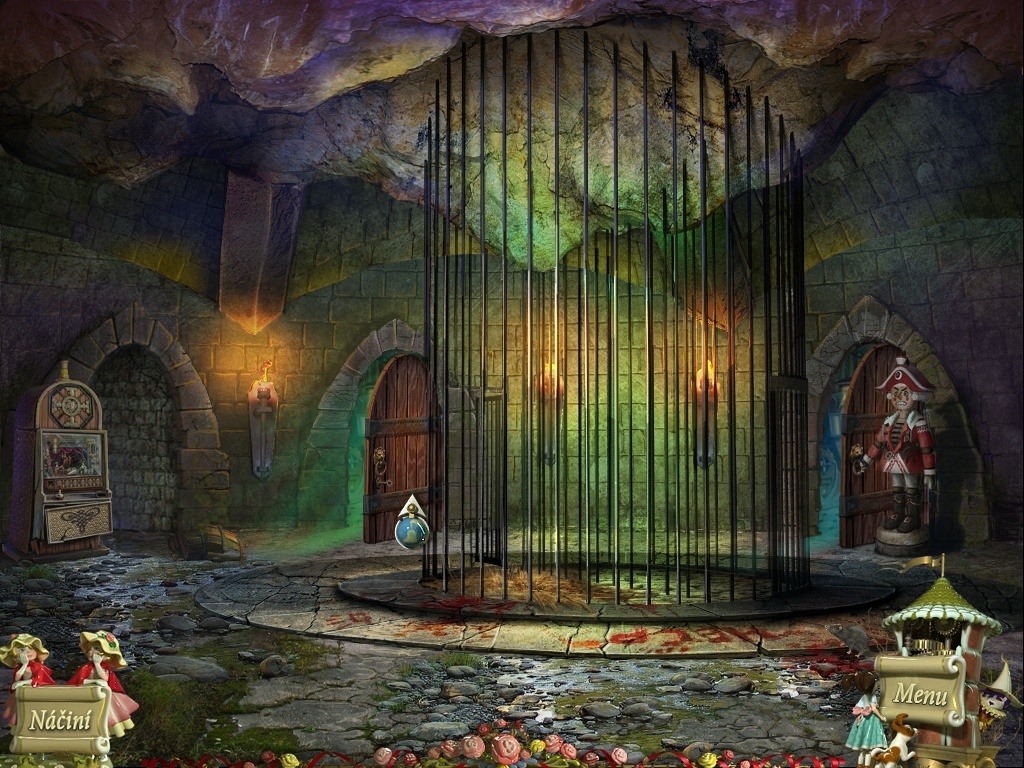This screenshot has height=768, width=1024.
Task: Open the Menu sign
Action: tap(920, 692)
